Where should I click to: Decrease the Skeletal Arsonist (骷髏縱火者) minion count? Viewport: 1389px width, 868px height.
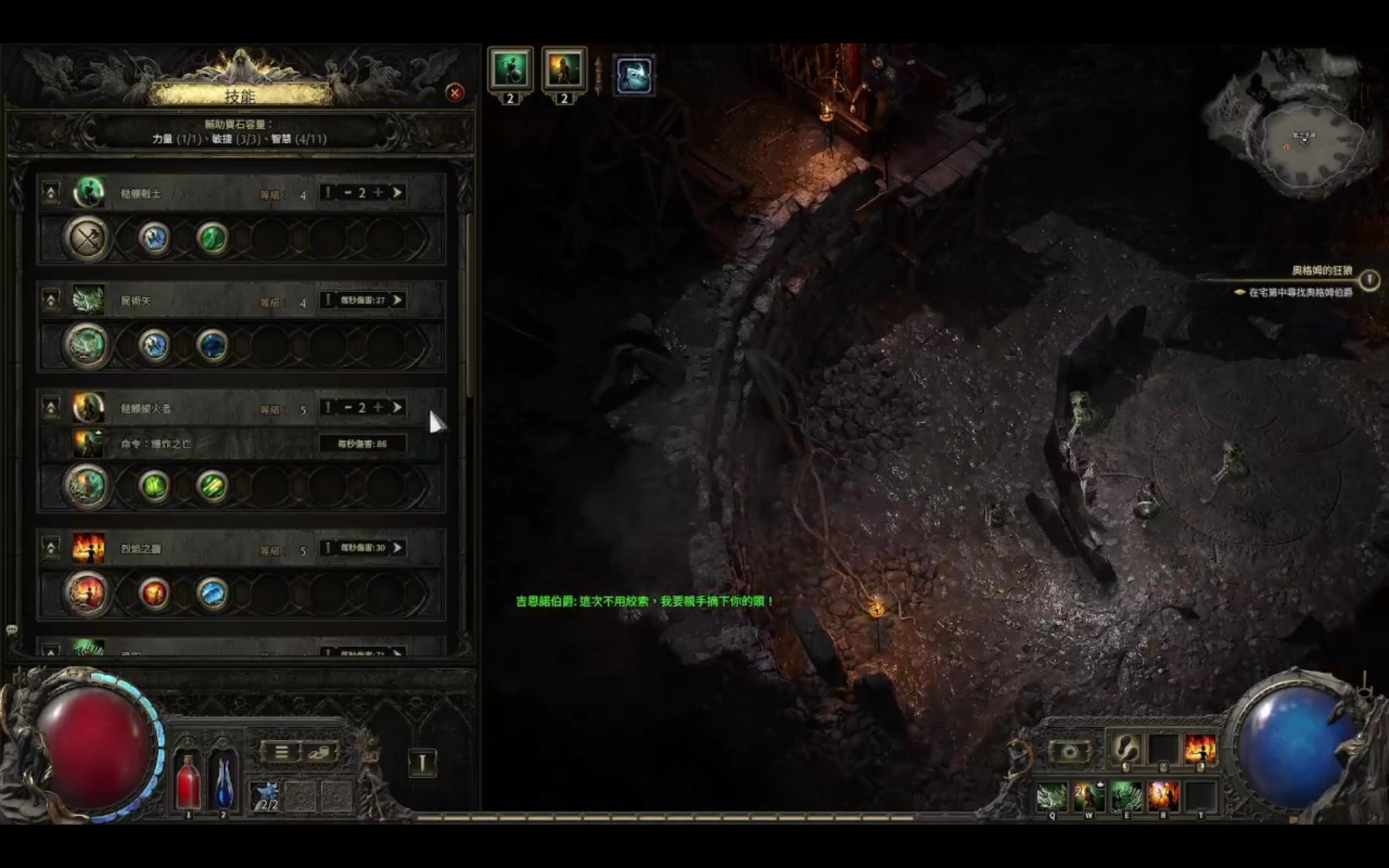(x=348, y=407)
